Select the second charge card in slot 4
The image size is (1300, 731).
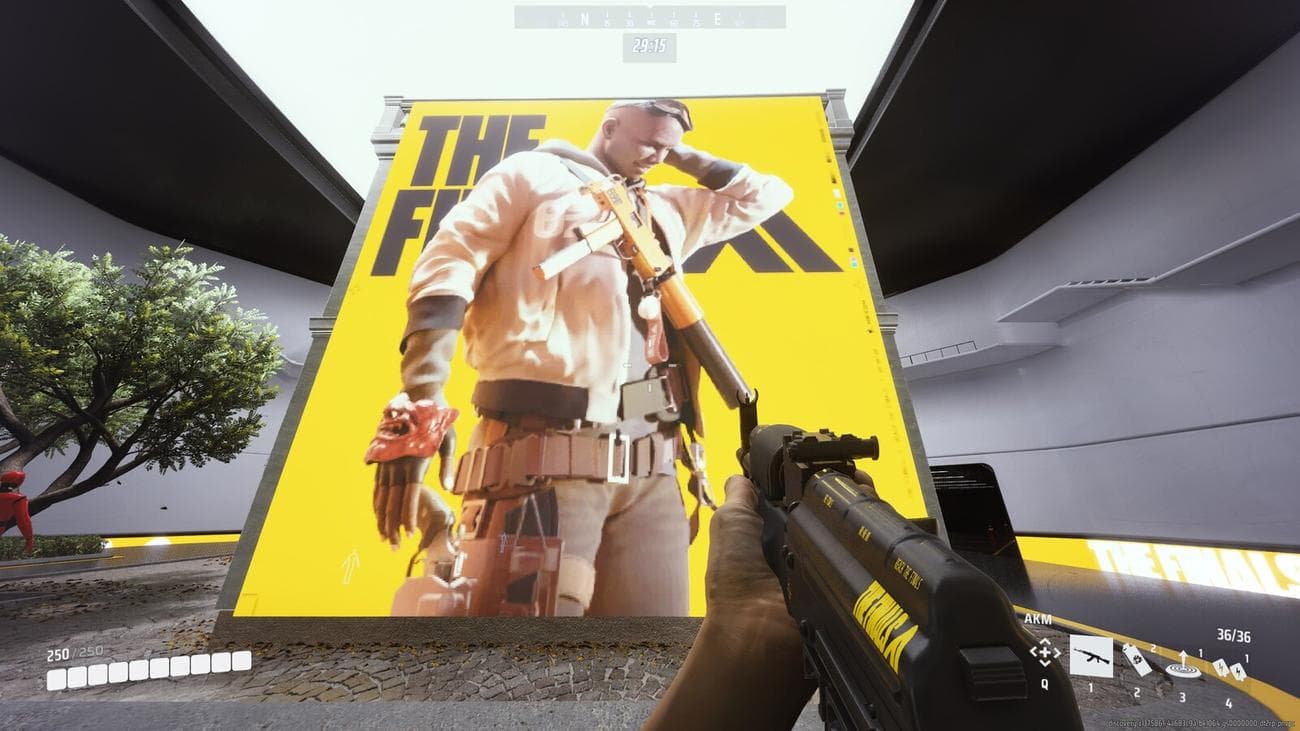pos(1240,672)
